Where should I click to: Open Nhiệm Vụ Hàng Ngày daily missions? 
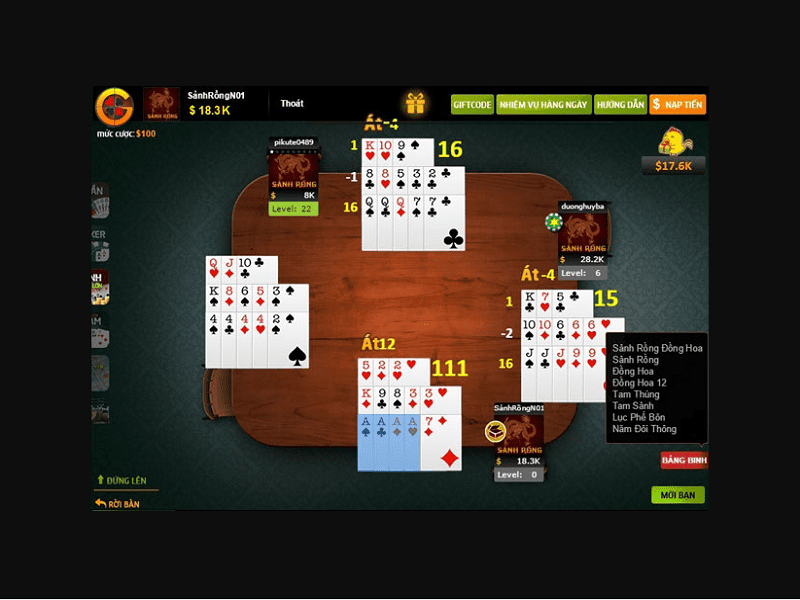(x=544, y=104)
